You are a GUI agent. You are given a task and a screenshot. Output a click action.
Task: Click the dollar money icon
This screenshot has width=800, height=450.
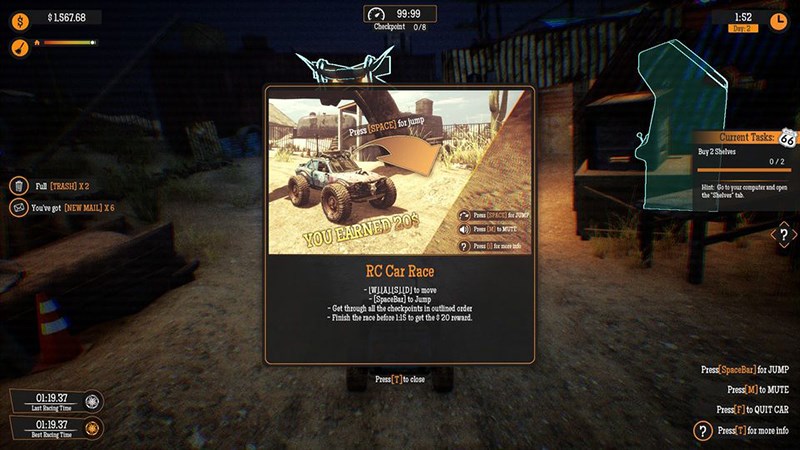pyautogui.click(x=20, y=18)
